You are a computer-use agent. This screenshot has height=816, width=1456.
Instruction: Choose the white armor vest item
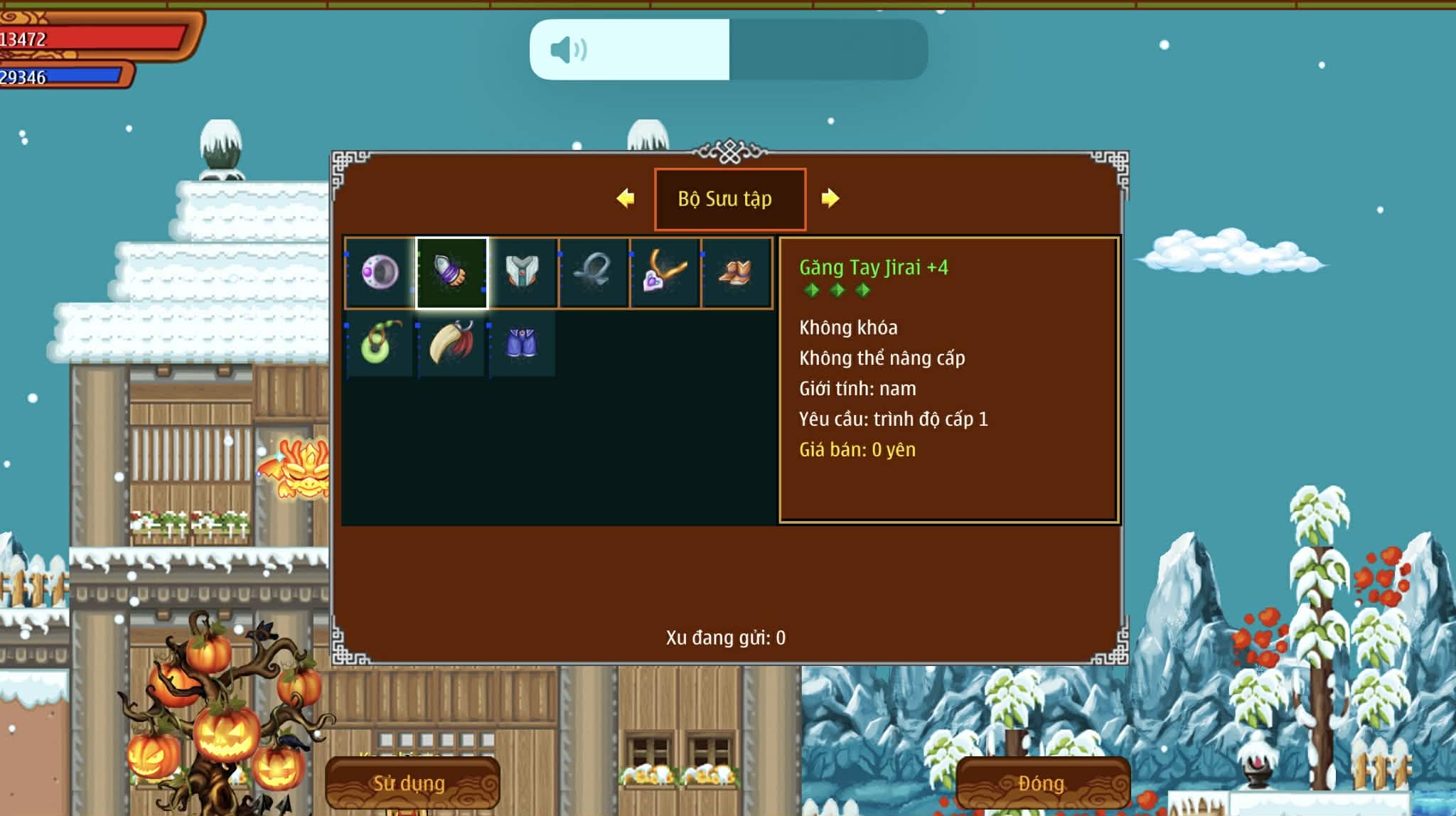click(x=523, y=272)
